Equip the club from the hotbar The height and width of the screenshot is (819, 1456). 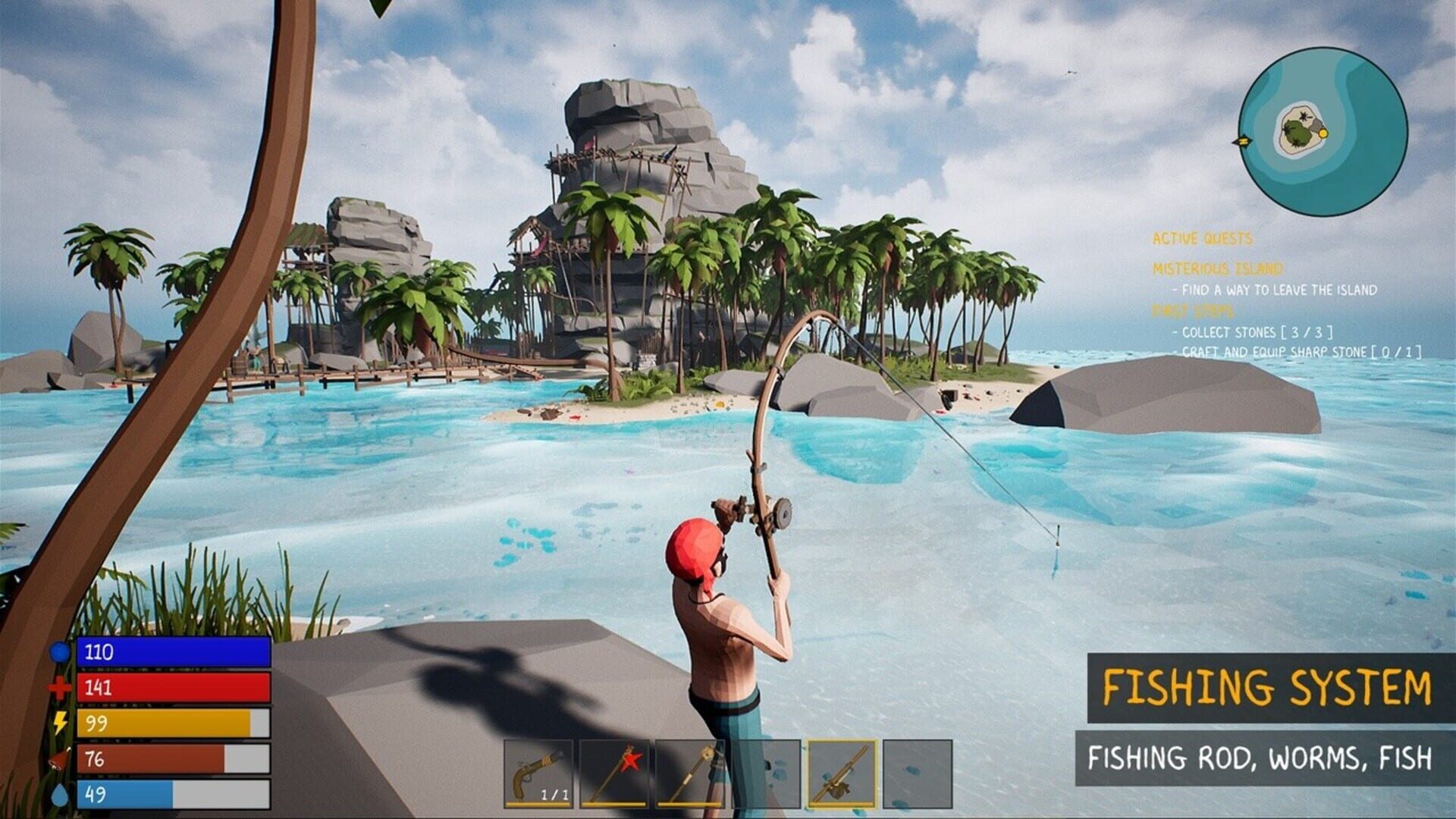pos(692,773)
